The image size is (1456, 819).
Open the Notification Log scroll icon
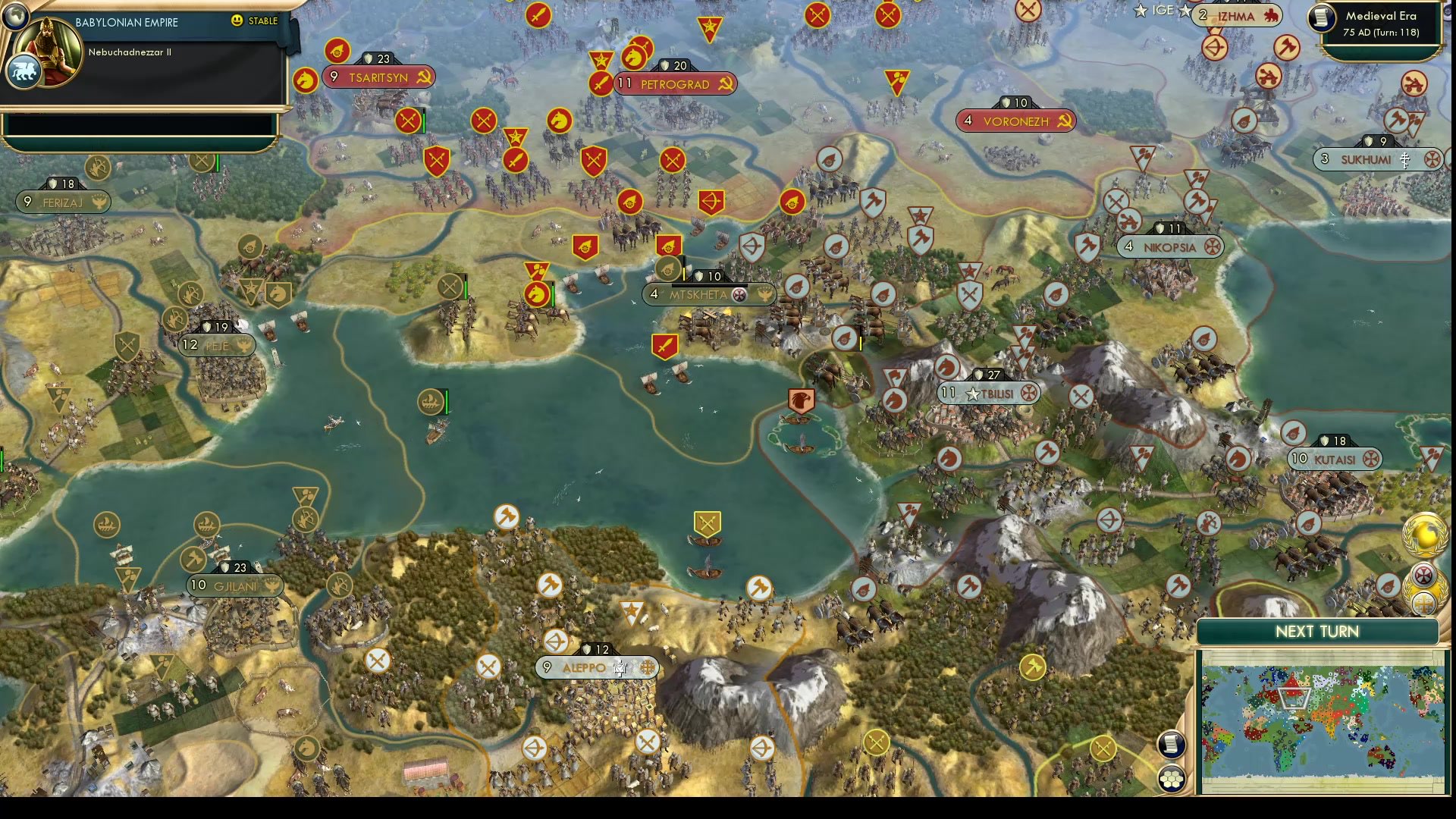pos(1172,745)
